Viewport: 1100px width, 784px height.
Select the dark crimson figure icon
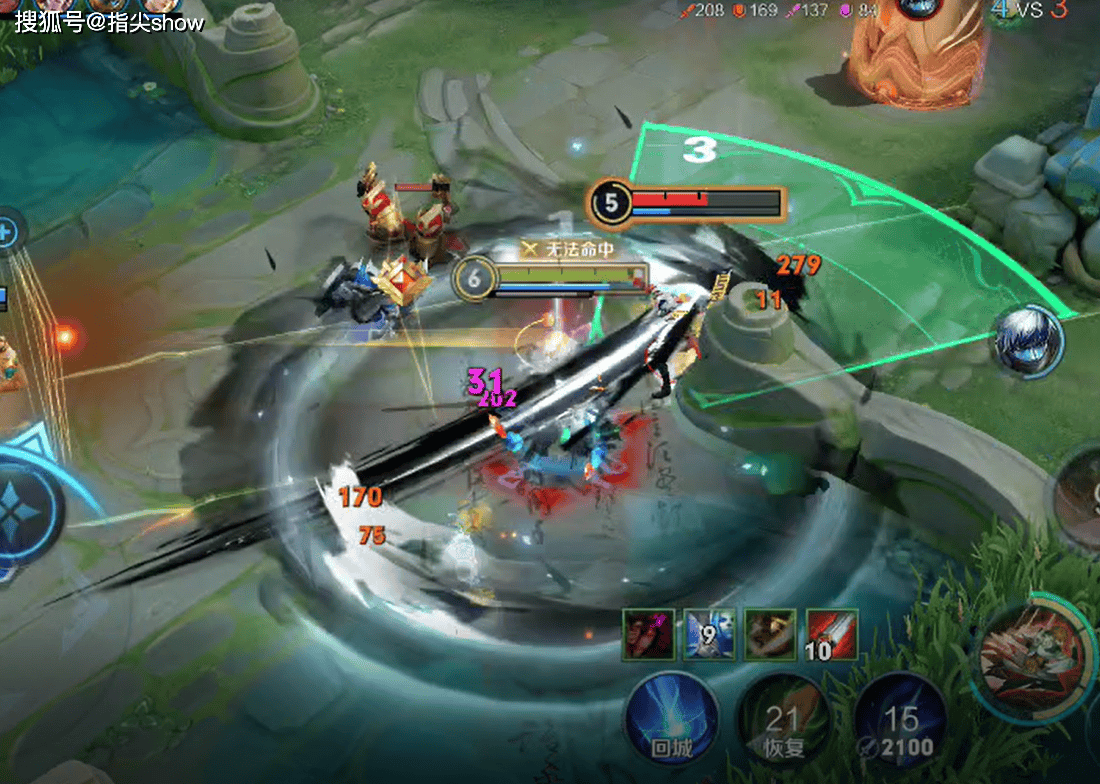648,635
